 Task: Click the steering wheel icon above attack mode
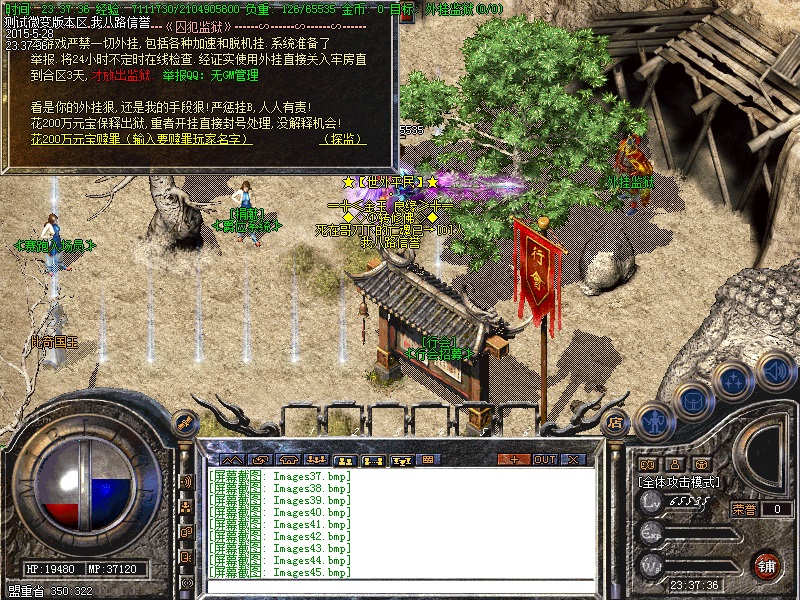(x=702, y=464)
